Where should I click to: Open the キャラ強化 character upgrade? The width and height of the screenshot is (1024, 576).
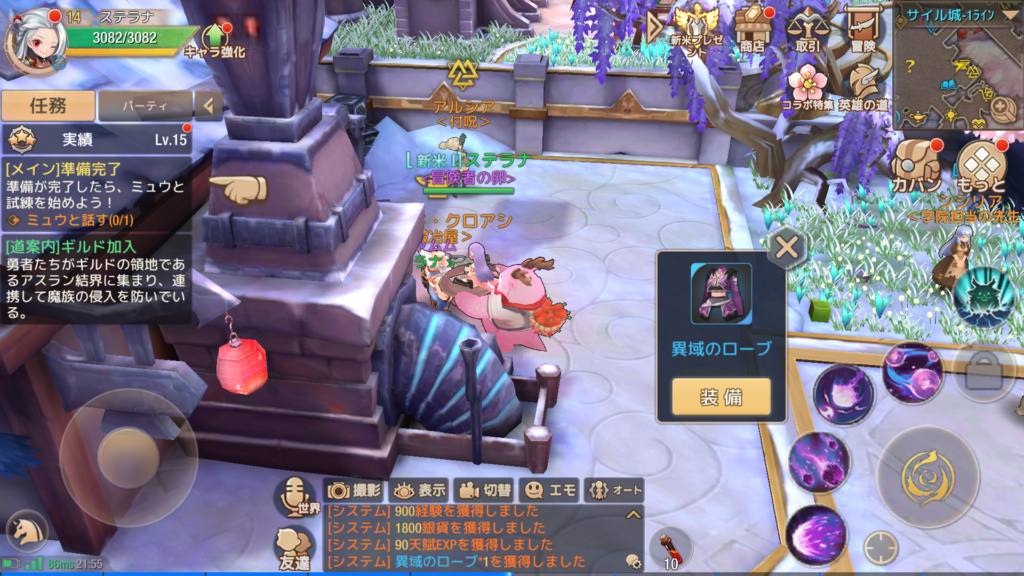(214, 38)
